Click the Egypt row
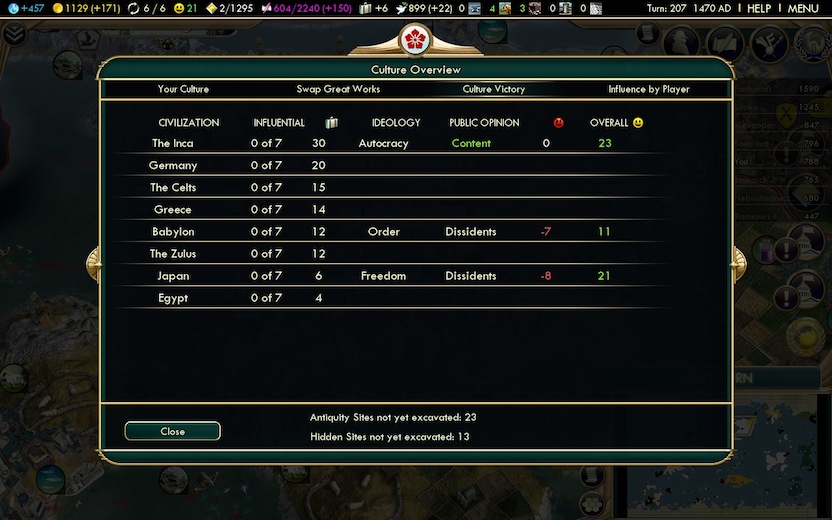 (x=173, y=298)
